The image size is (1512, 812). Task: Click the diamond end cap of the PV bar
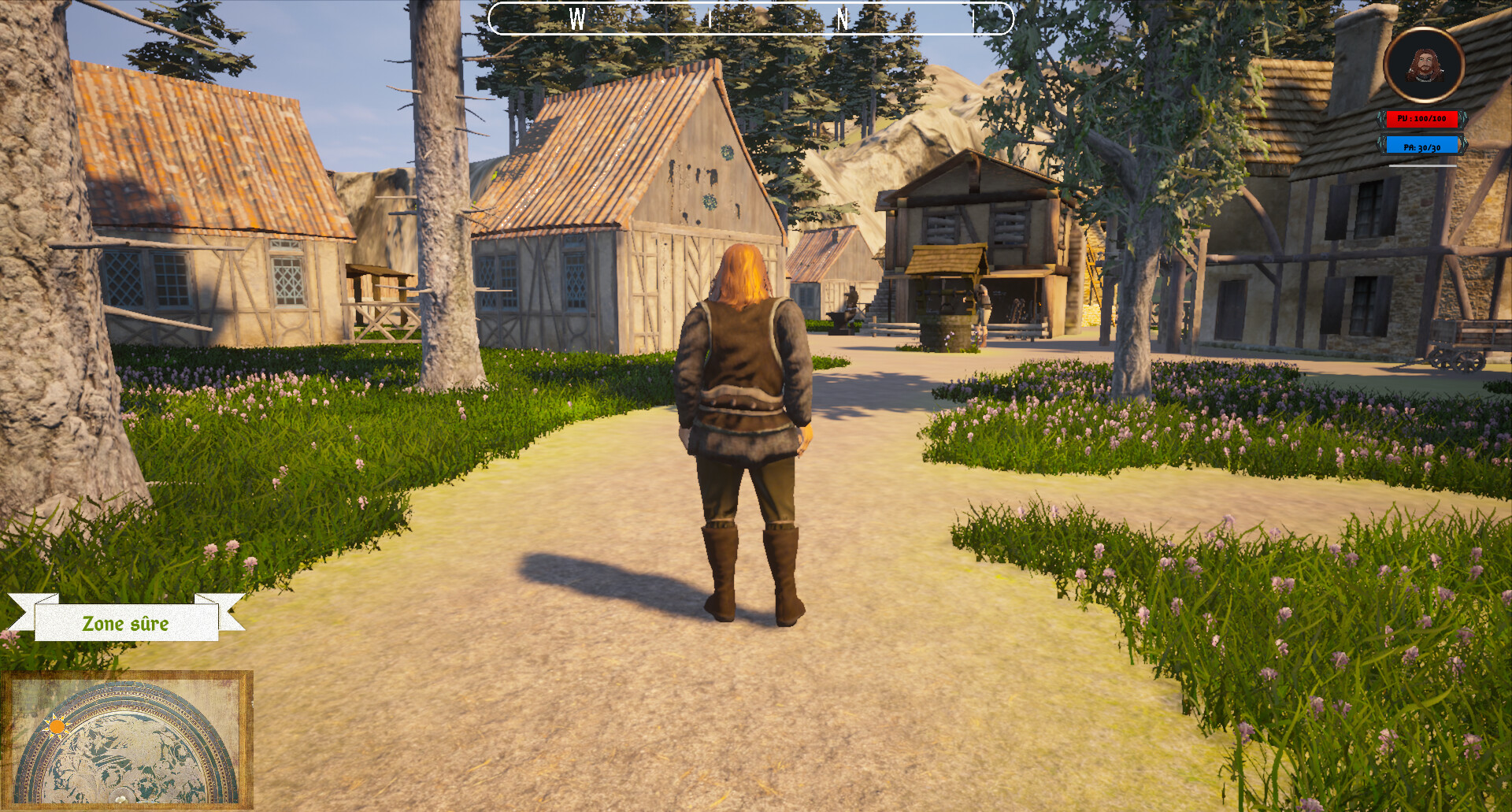tap(1463, 119)
